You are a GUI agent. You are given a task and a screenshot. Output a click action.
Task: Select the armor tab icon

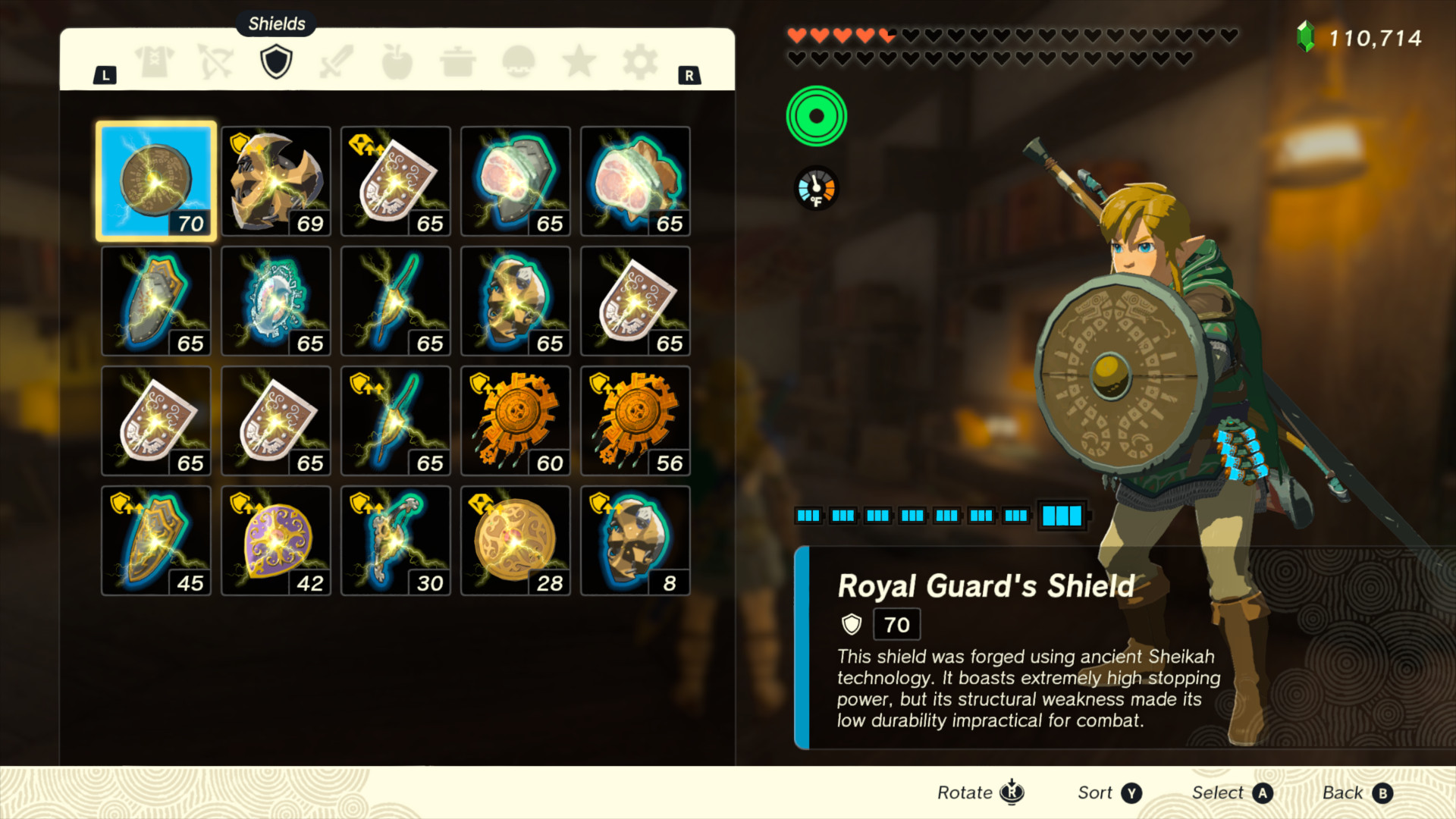point(155,61)
